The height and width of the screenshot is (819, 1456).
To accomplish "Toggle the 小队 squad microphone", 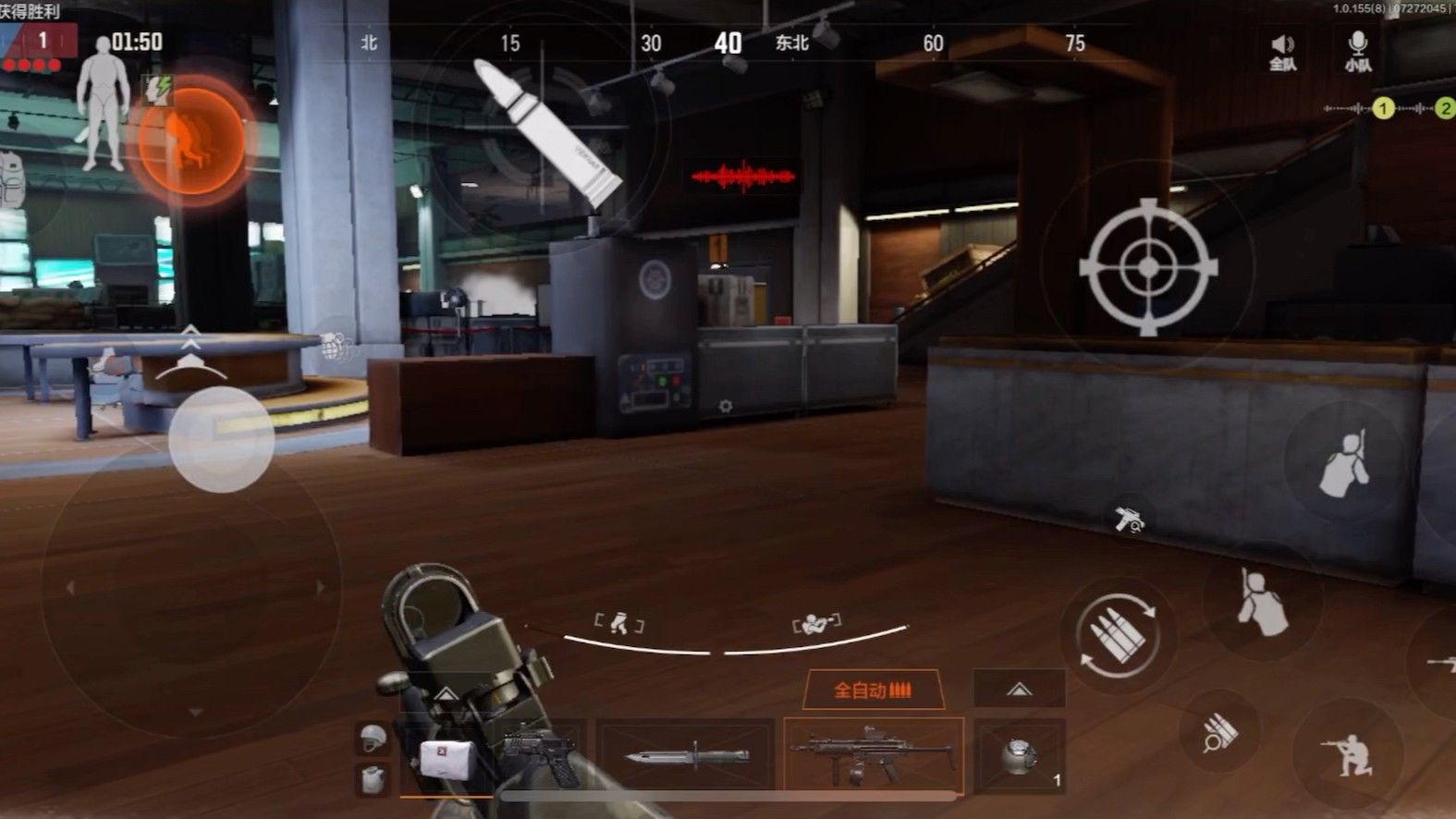I will click(1357, 52).
